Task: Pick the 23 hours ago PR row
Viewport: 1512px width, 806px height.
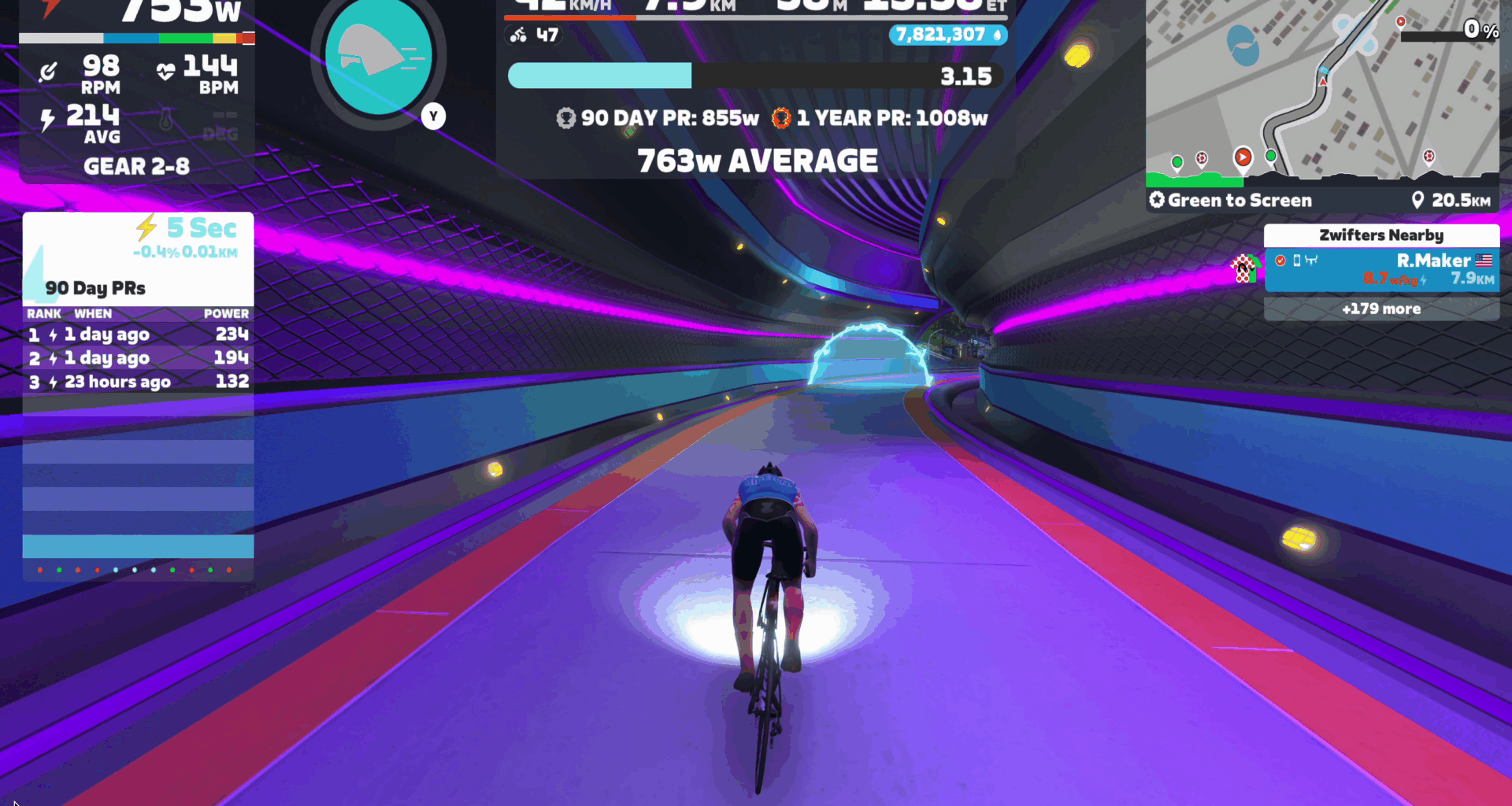Action: pyautogui.click(x=138, y=382)
